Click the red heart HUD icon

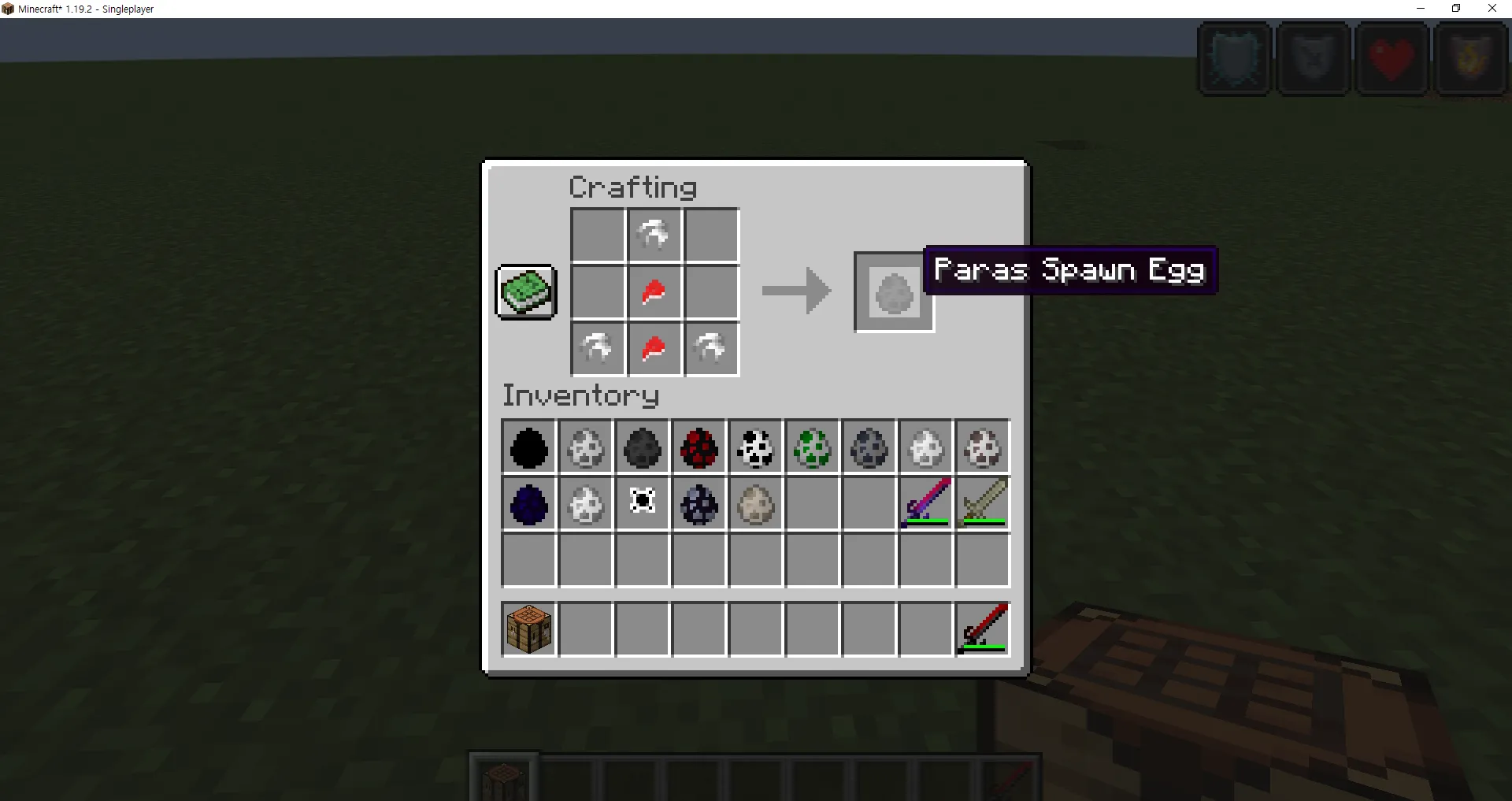pos(1392,58)
